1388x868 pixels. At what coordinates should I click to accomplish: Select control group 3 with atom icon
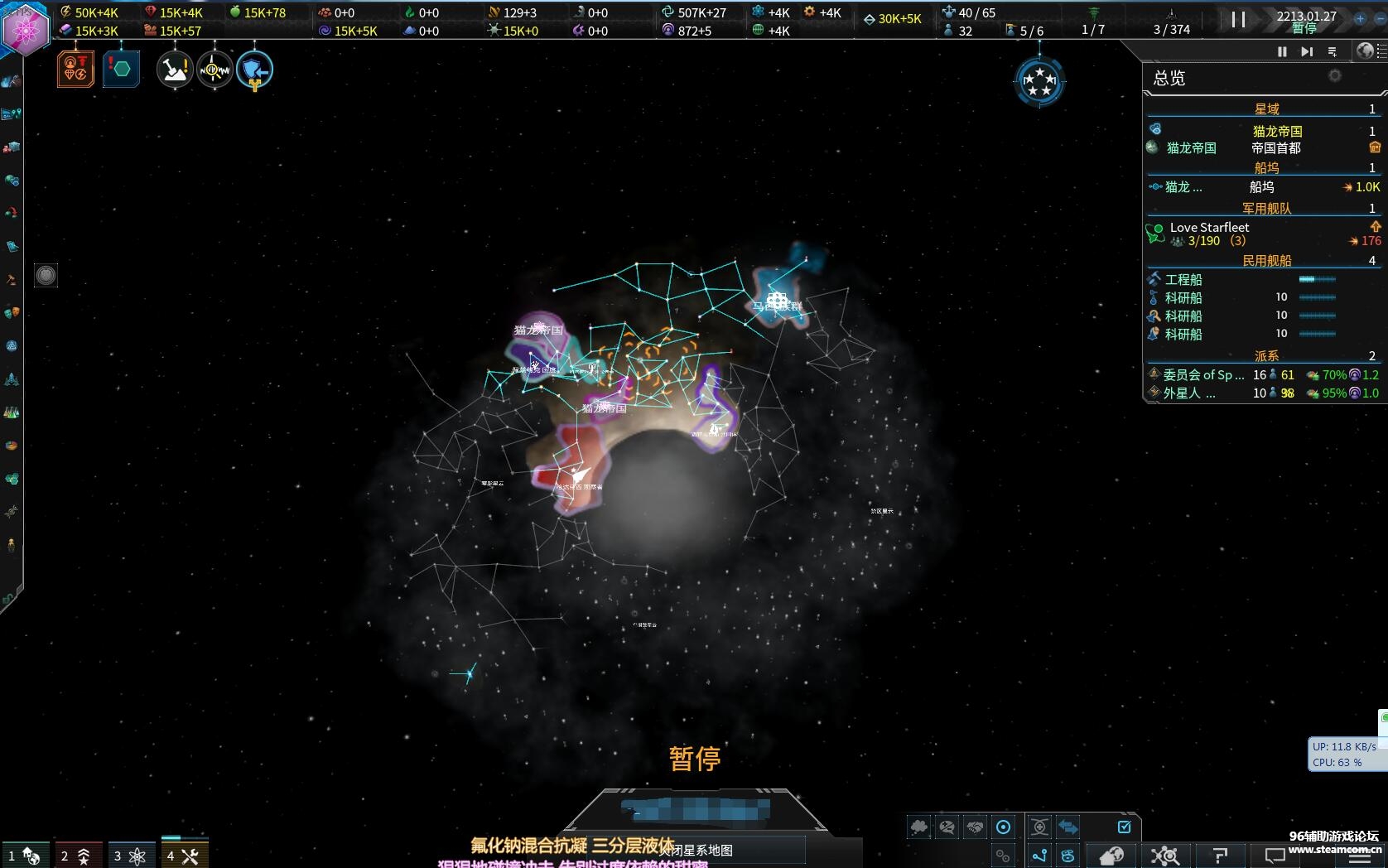131,856
